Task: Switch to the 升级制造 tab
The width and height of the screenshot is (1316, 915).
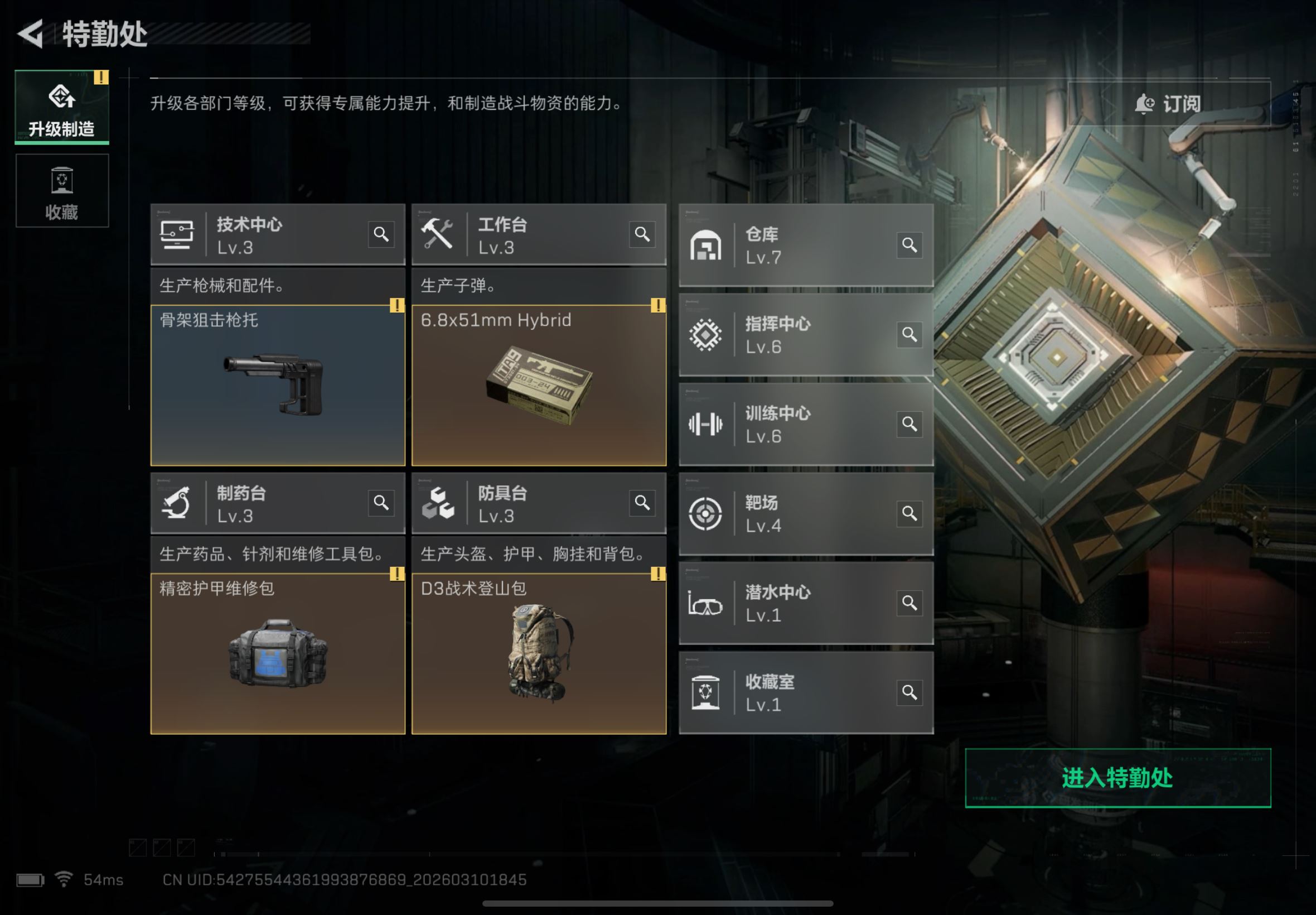Action: pos(62,107)
